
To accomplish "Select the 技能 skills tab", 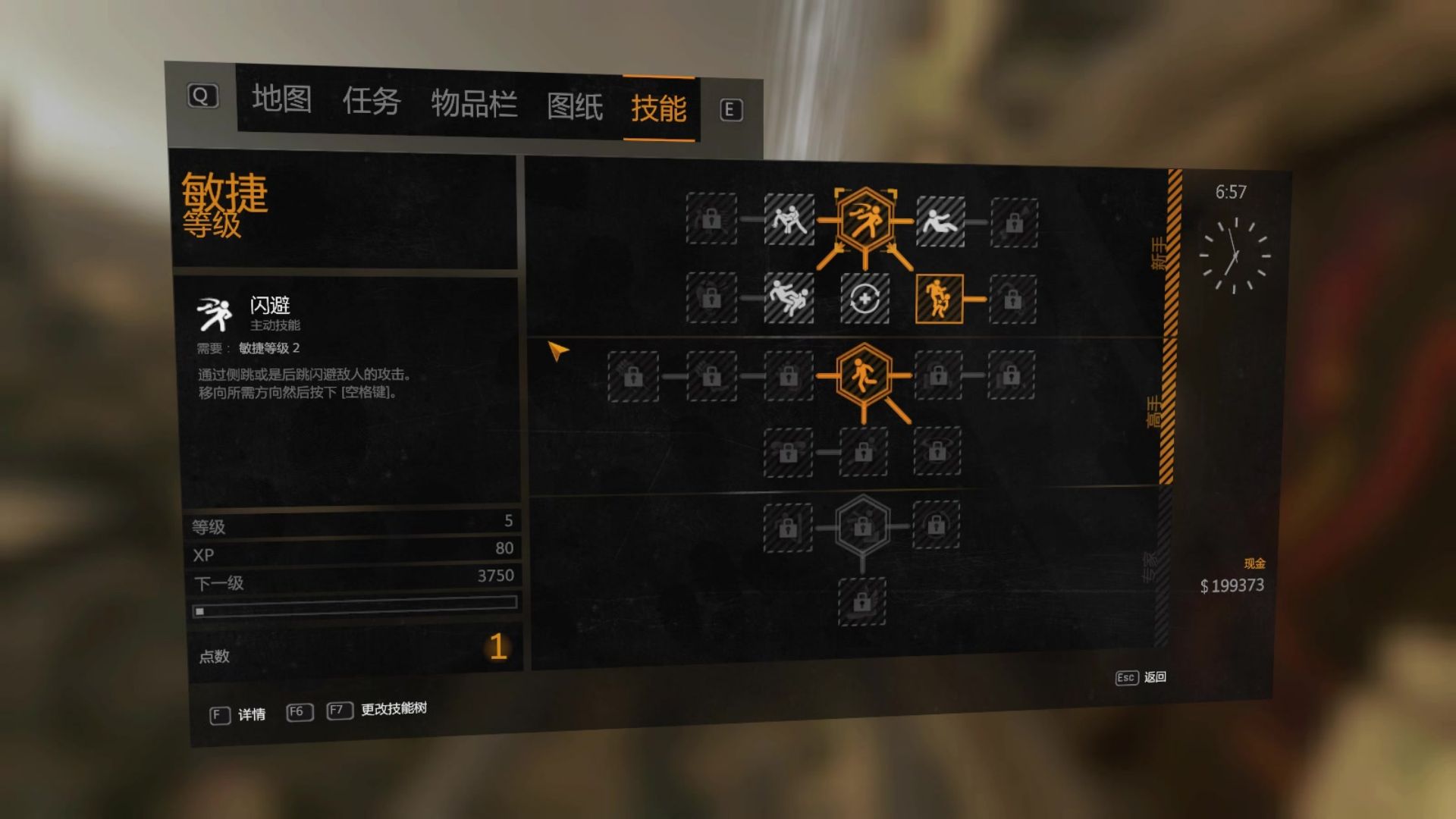I will tap(658, 109).
